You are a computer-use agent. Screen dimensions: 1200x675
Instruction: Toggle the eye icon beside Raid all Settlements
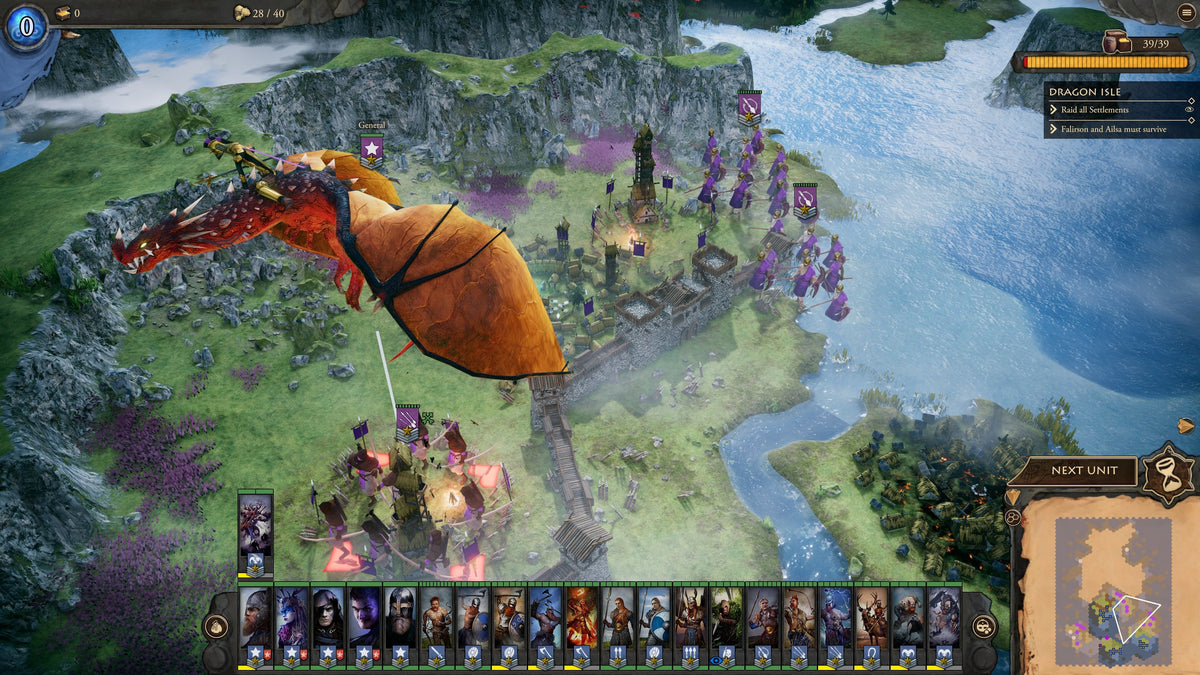click(1190, 109)
